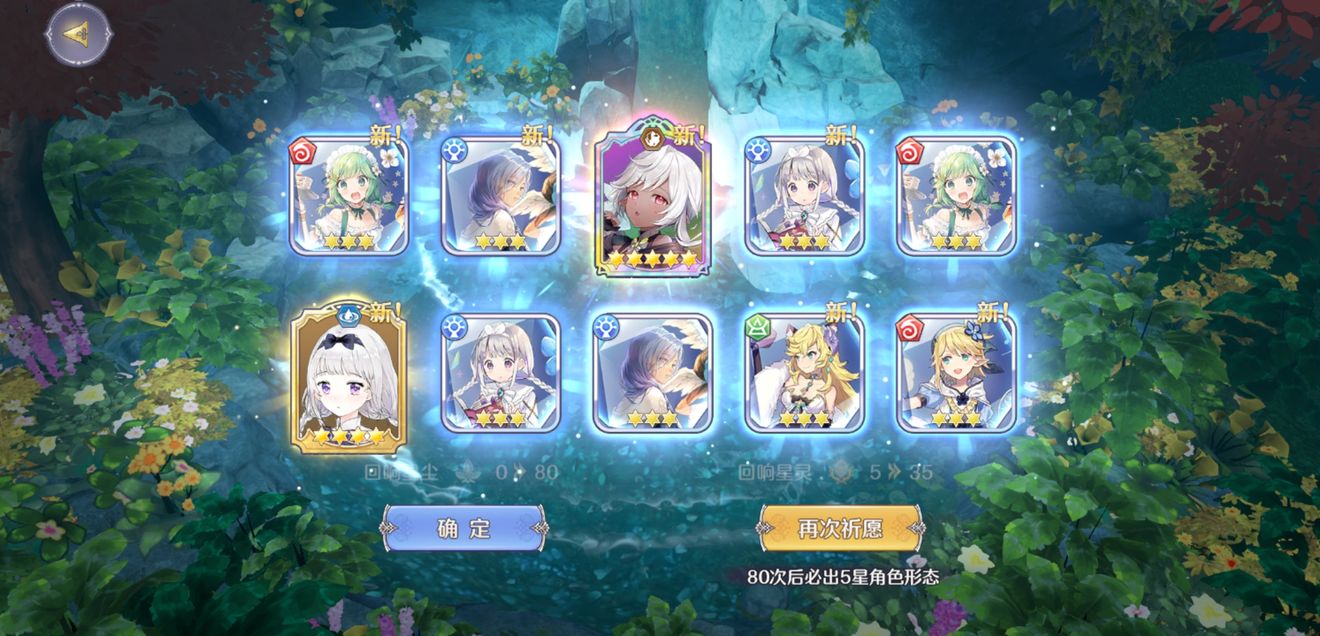
Task: Confirm results with the 确定 button
Action: 464,528
